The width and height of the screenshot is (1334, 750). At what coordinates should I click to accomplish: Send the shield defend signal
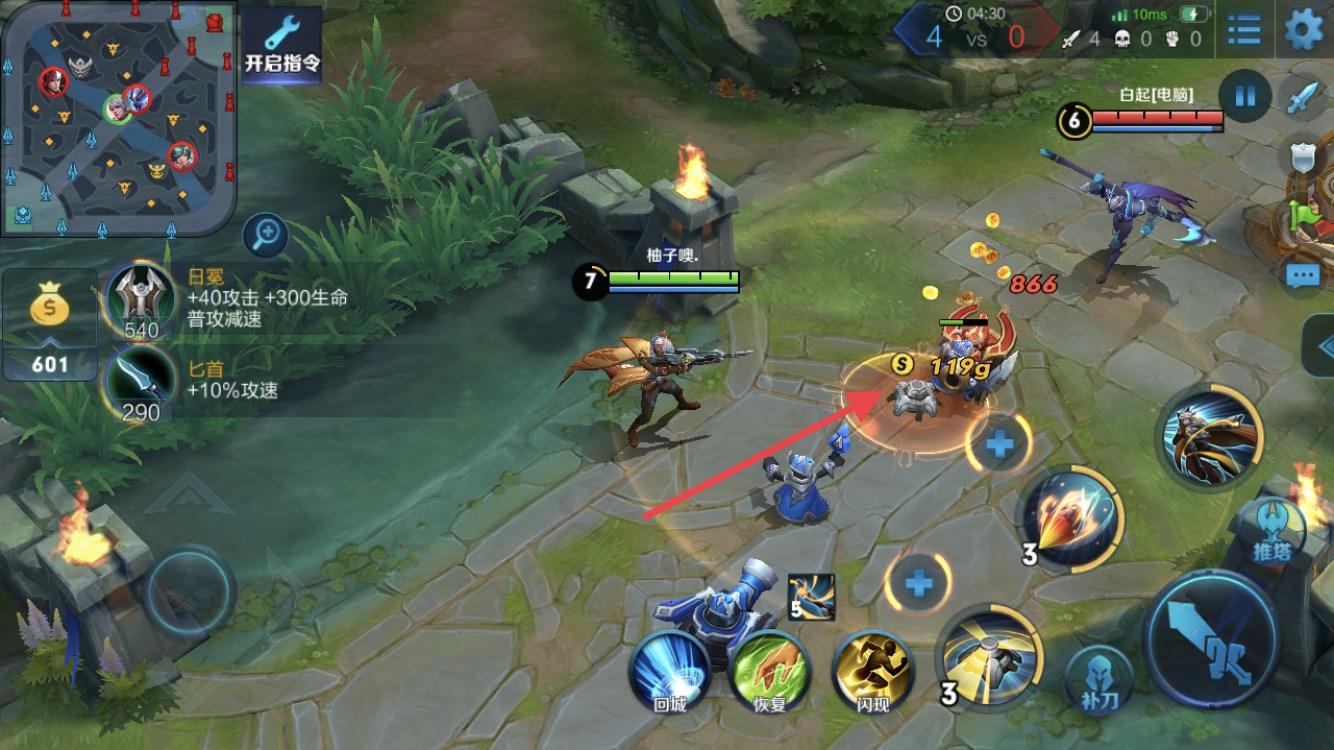tap(1304, 158)
